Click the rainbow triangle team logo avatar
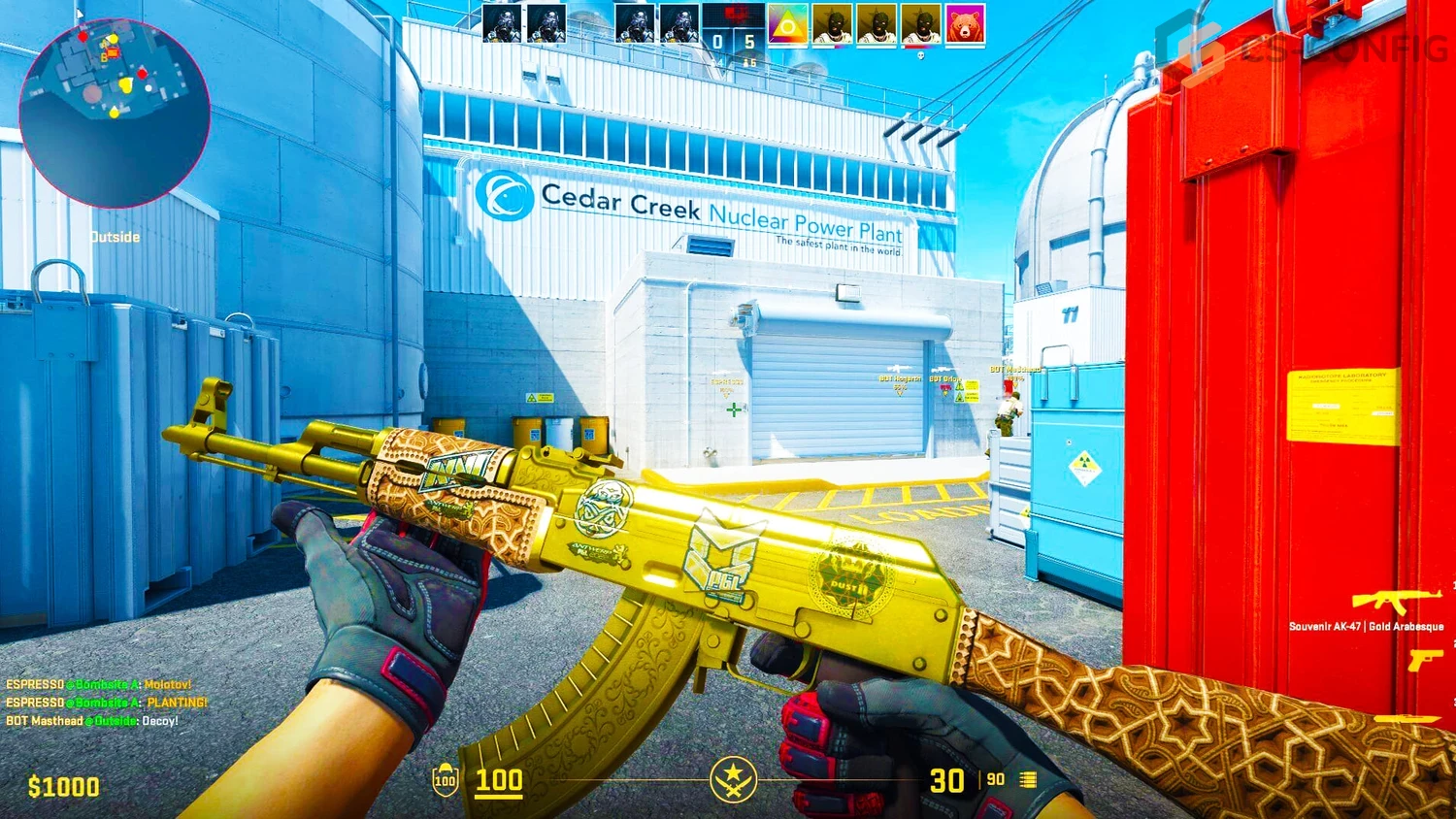The image size is (1456, 819). click(x=786, y=23)
